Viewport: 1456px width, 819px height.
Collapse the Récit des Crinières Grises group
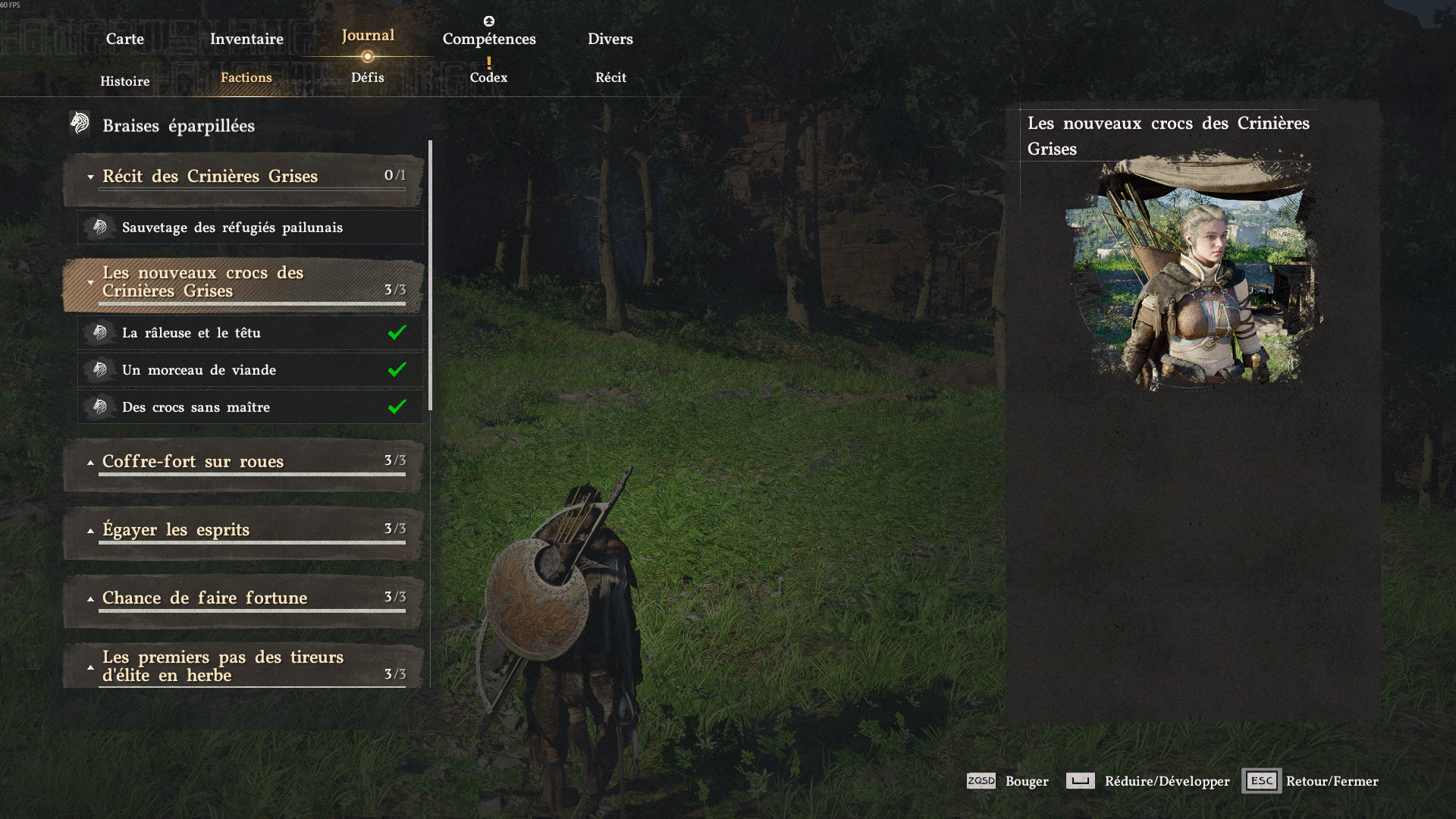[x=243, y=177]
